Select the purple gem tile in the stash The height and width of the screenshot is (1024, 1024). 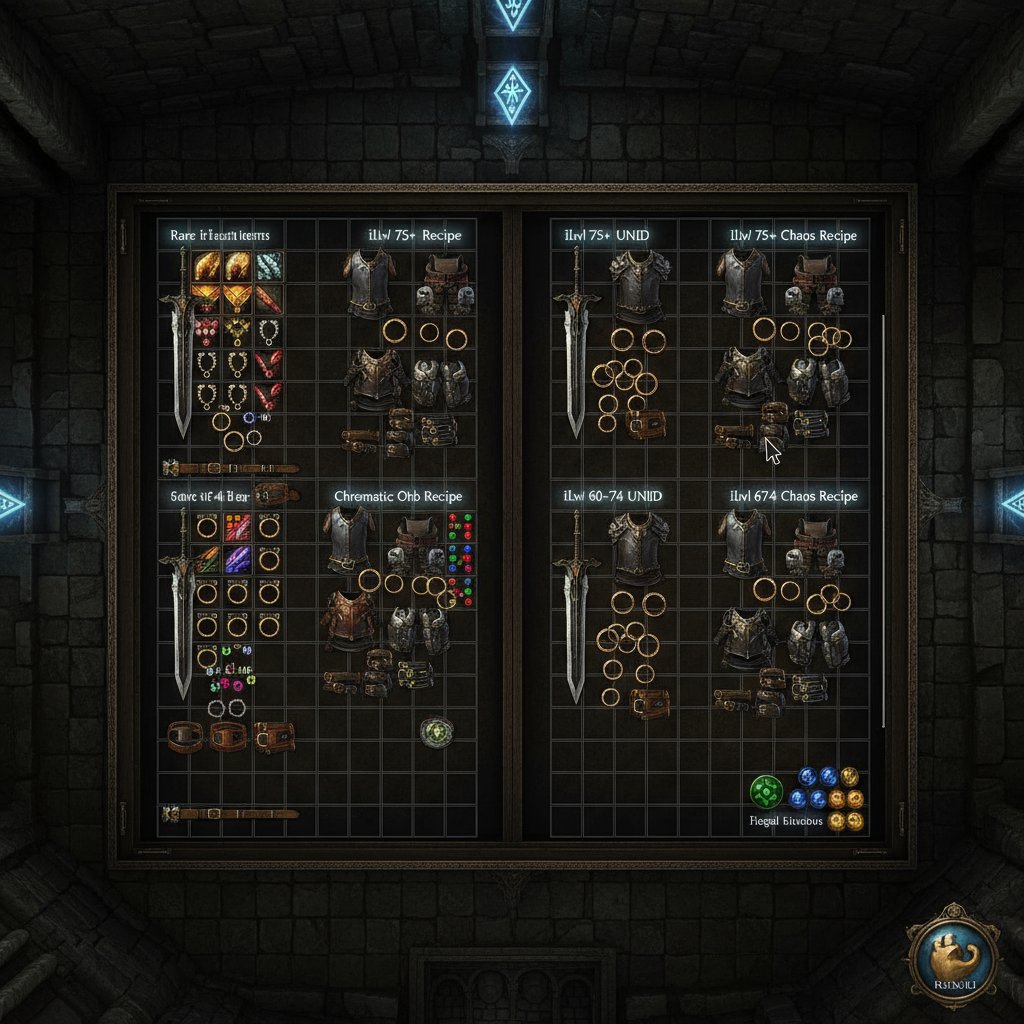click(238, 560)
